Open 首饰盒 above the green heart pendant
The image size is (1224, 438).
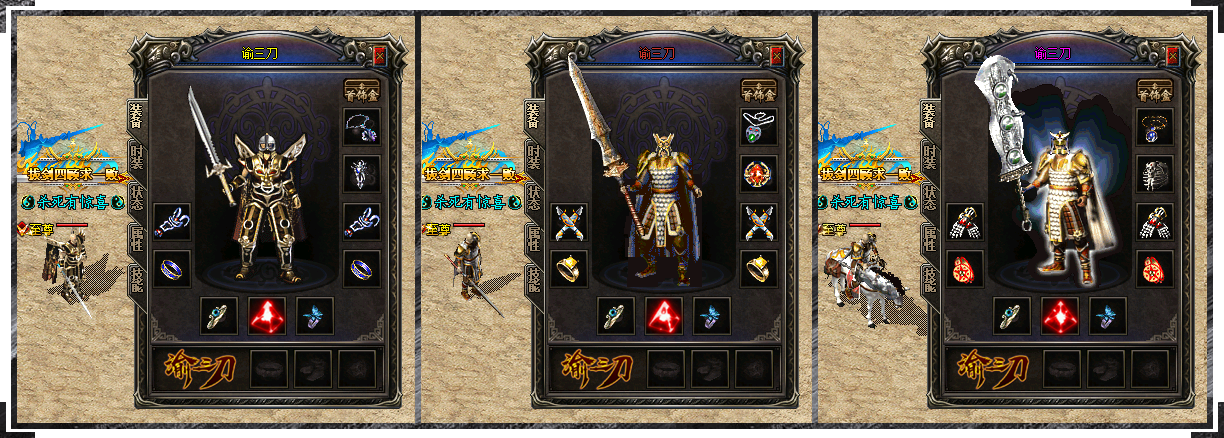tap(758, 91)
